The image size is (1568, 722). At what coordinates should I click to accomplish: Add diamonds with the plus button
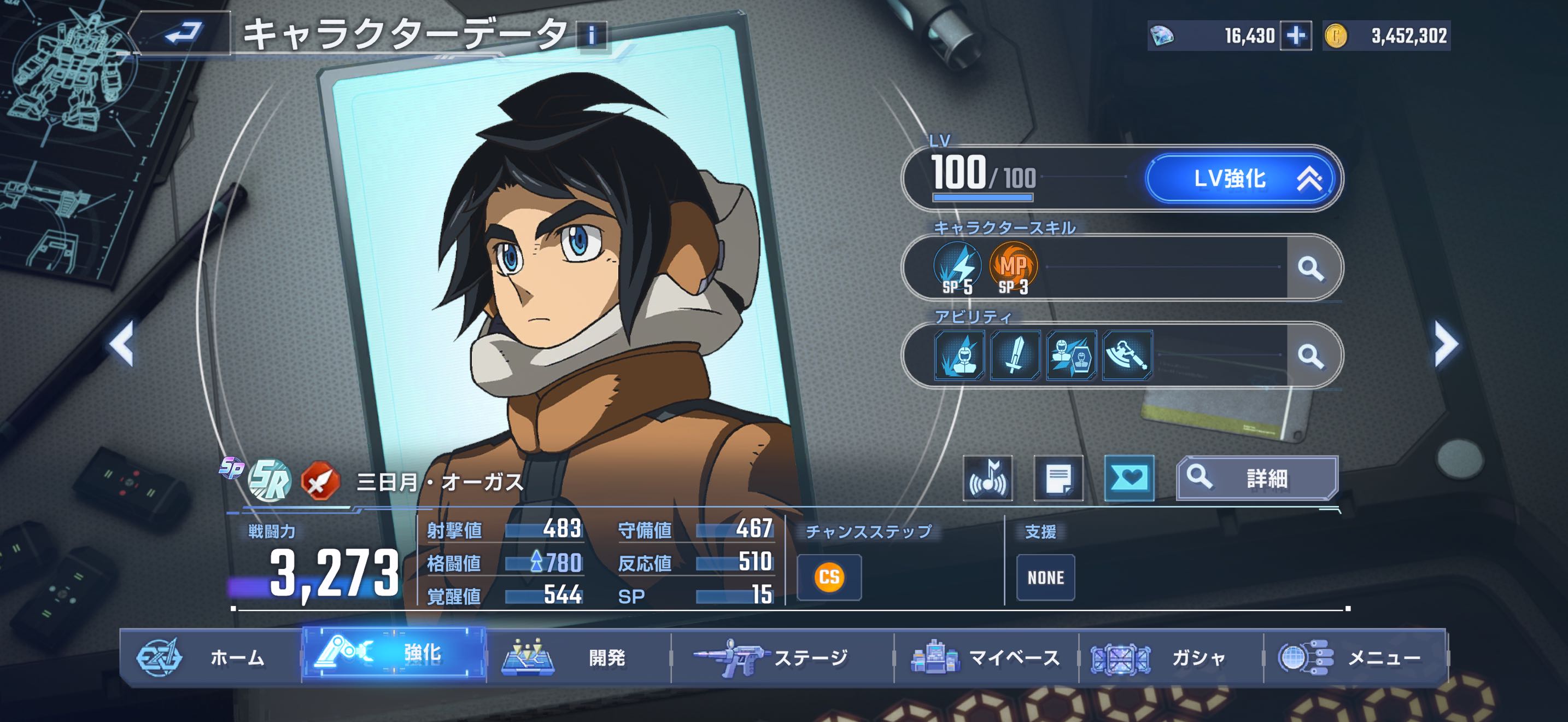point(1295,36)
